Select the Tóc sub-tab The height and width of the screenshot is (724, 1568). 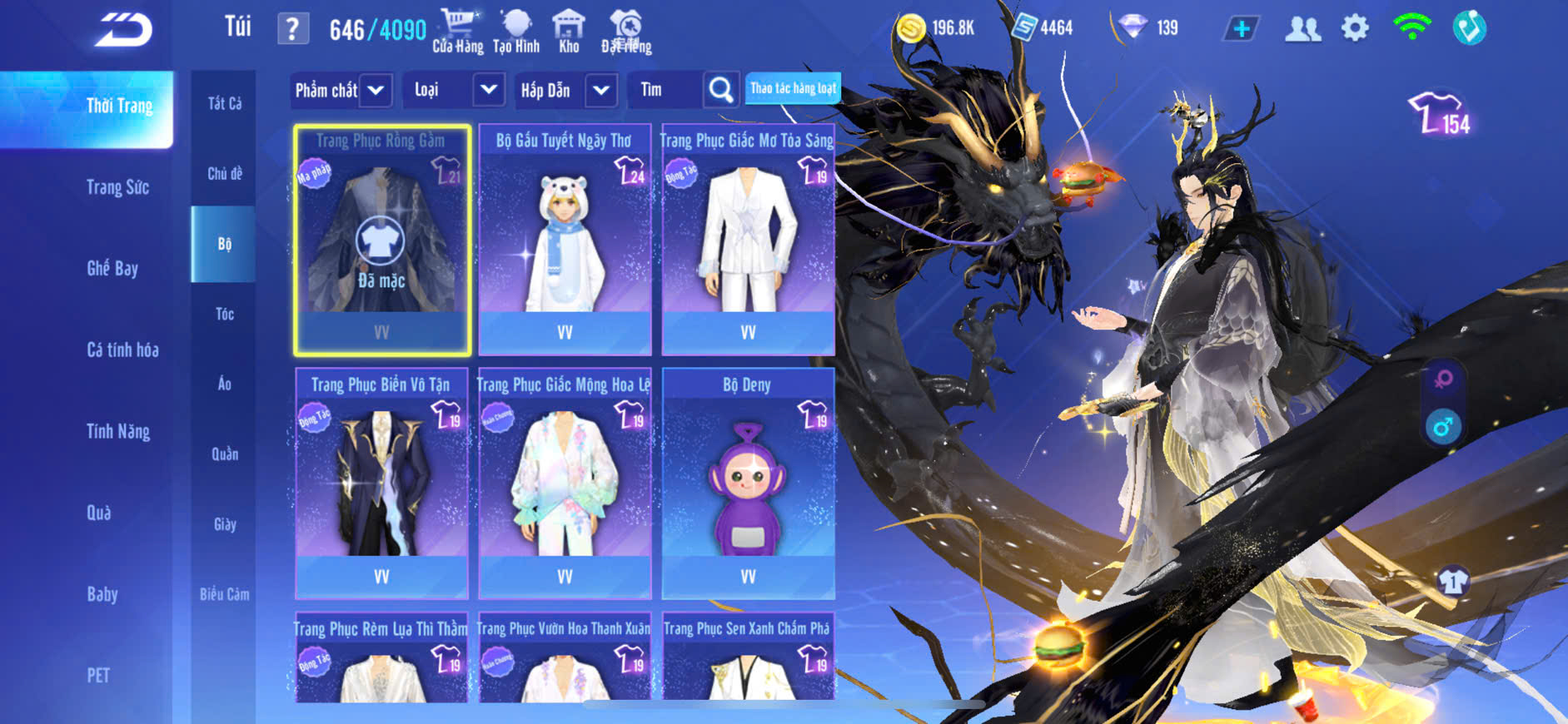pyautogui.click(x=224, y=314)
